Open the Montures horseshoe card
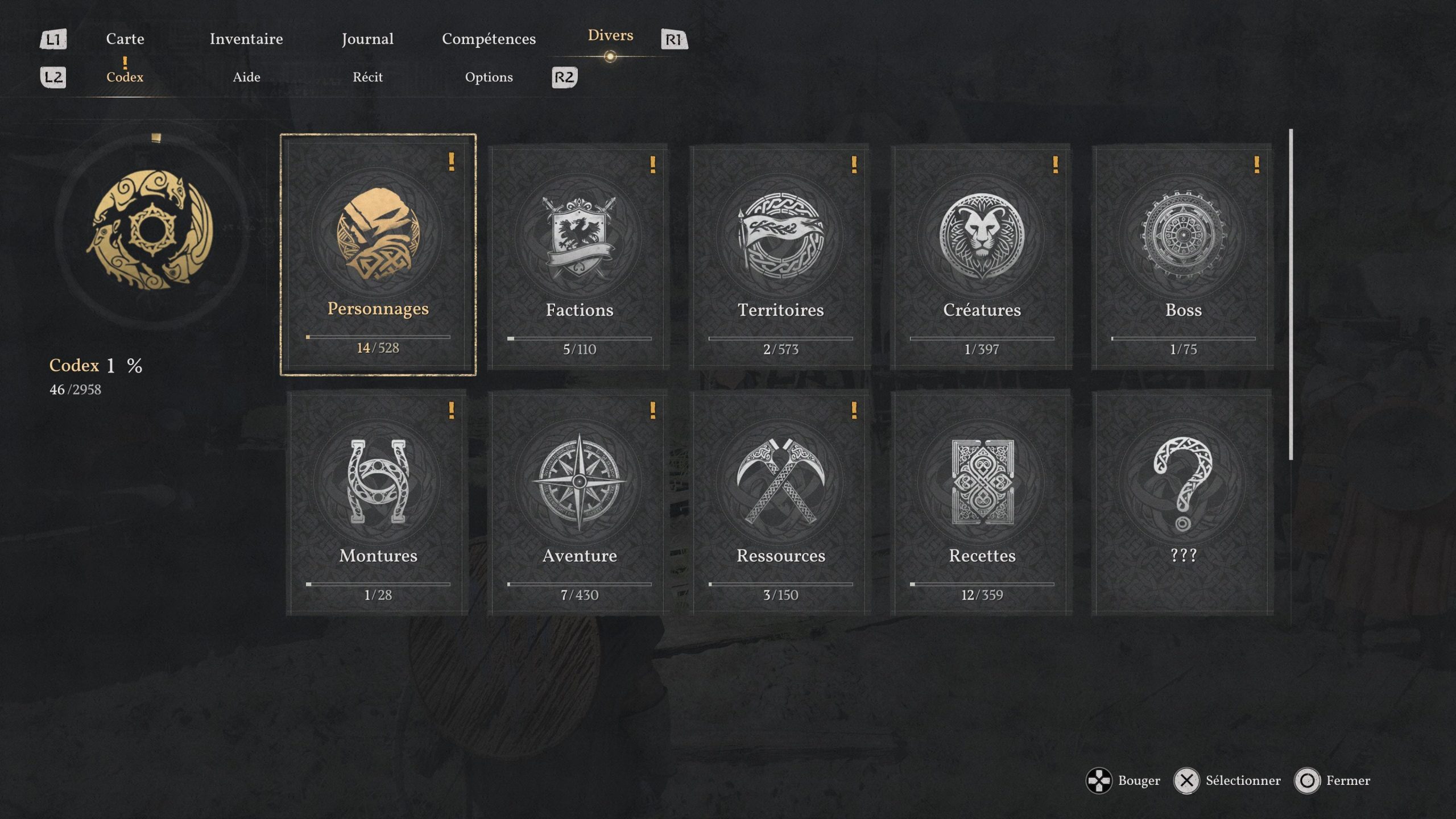This screenshot has height=819, width=1456. click(378, 503)
